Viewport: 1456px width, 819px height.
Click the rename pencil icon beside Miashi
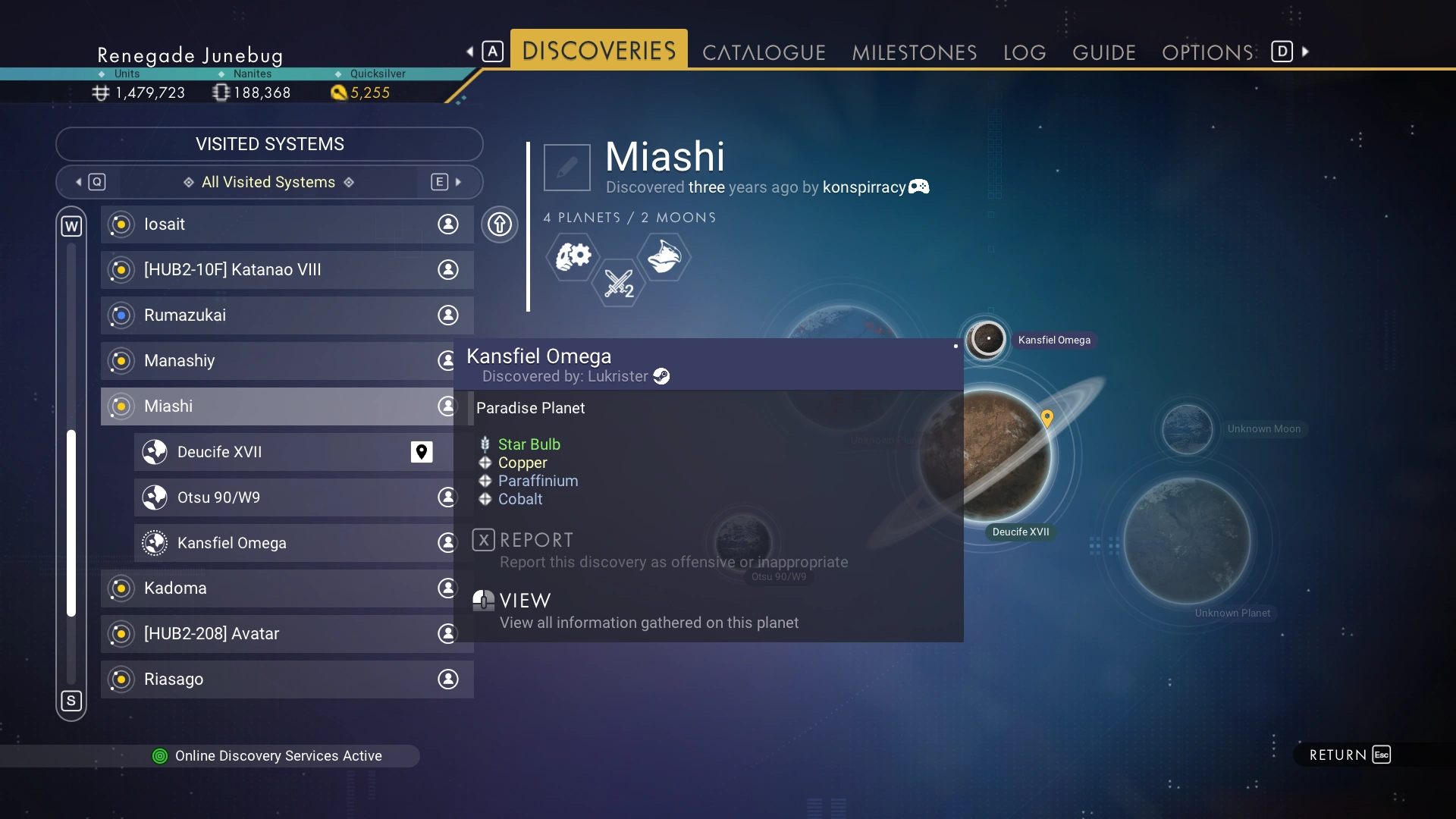(x=566, y=168)
